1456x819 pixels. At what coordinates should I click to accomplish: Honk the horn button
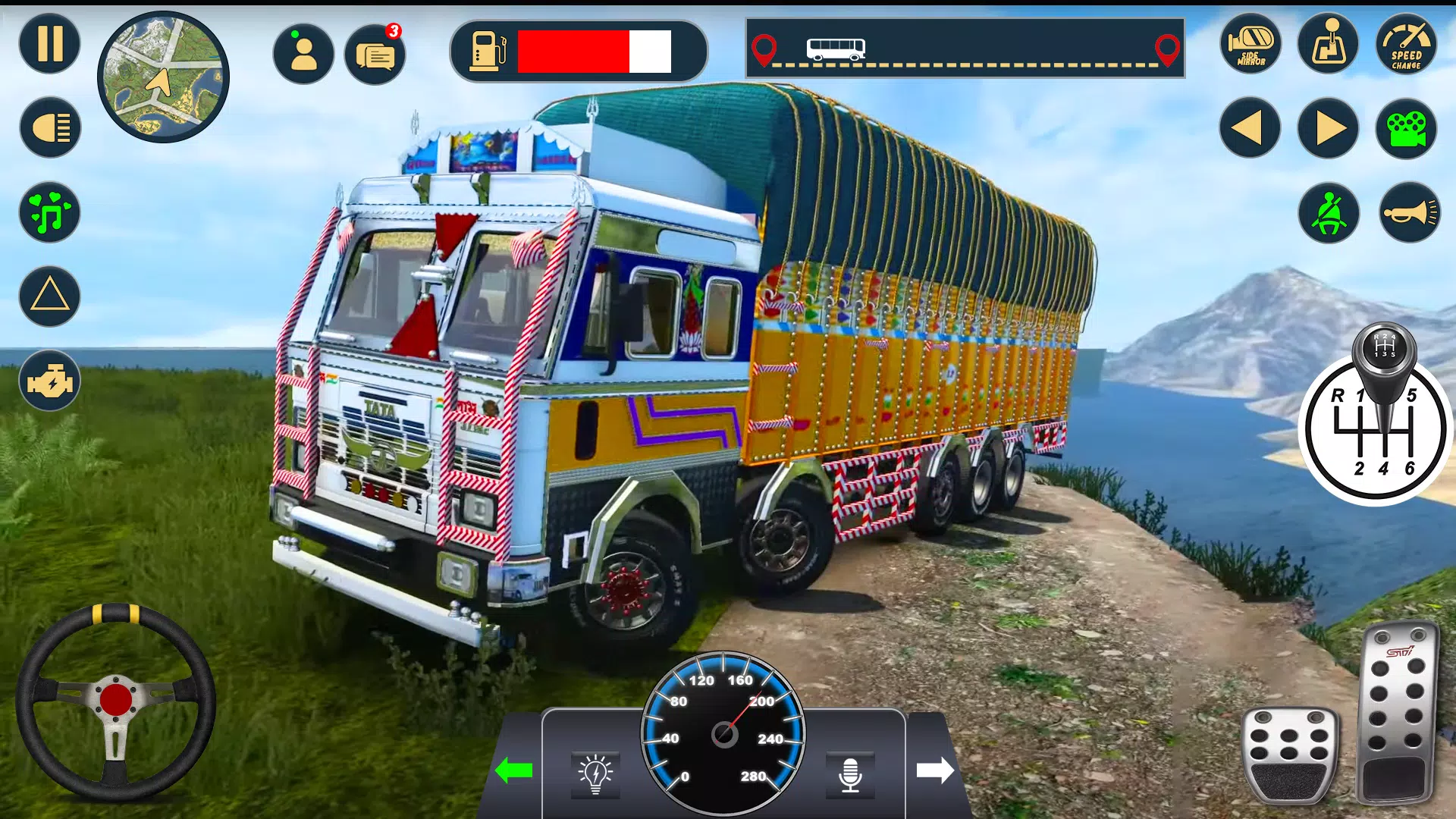coord(1409,213)
